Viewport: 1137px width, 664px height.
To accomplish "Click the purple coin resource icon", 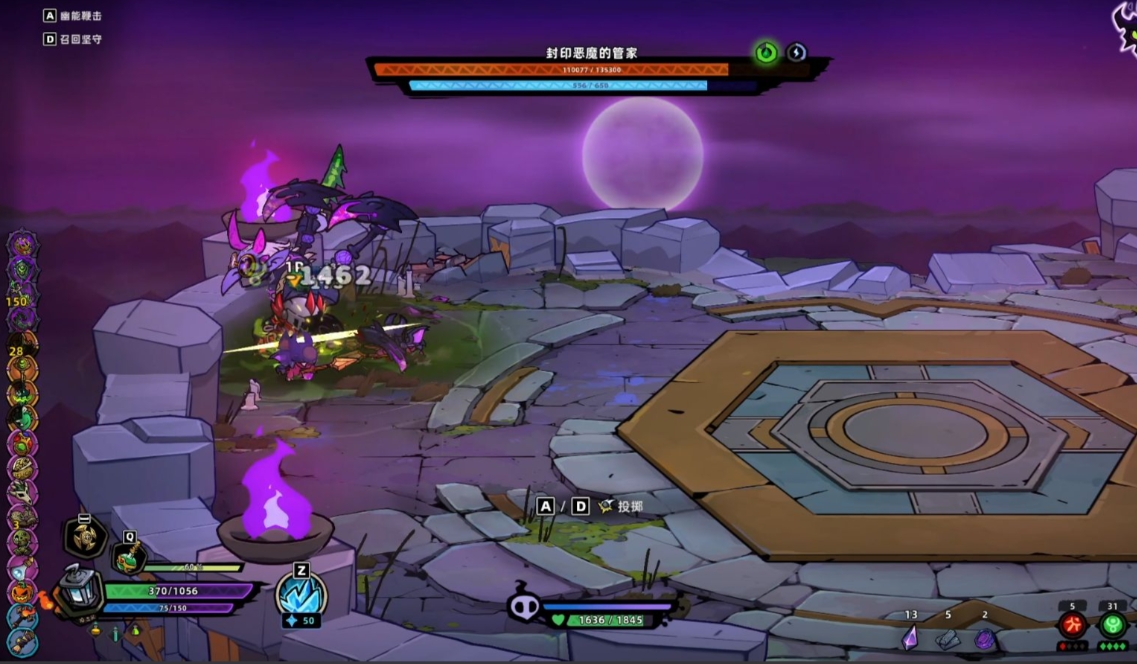I will (x=985, y=638).
